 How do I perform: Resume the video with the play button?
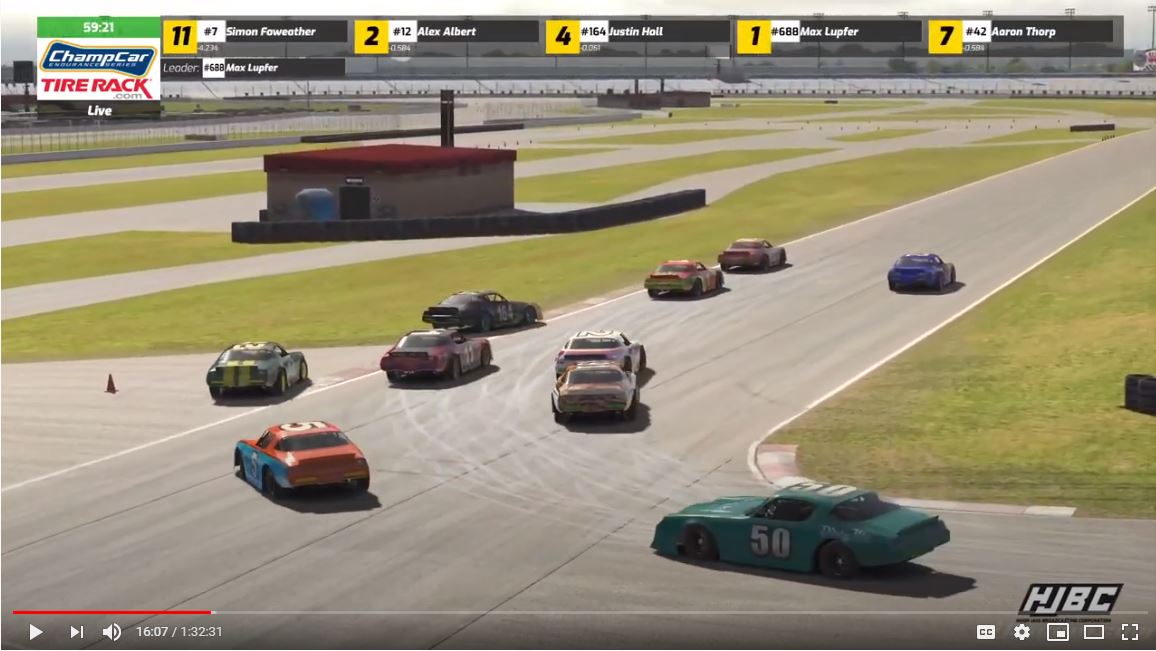35,632
